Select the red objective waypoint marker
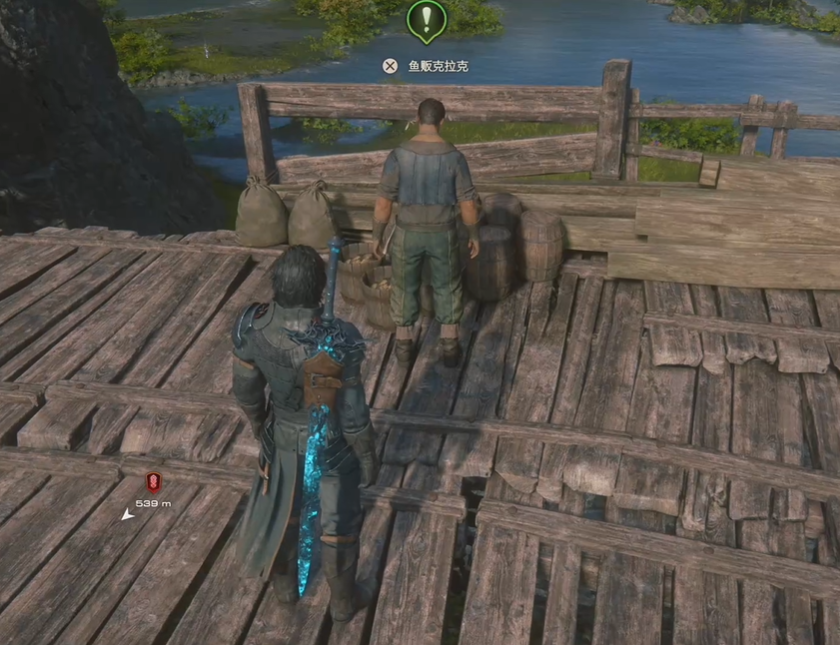 click(x=153, y=480)
